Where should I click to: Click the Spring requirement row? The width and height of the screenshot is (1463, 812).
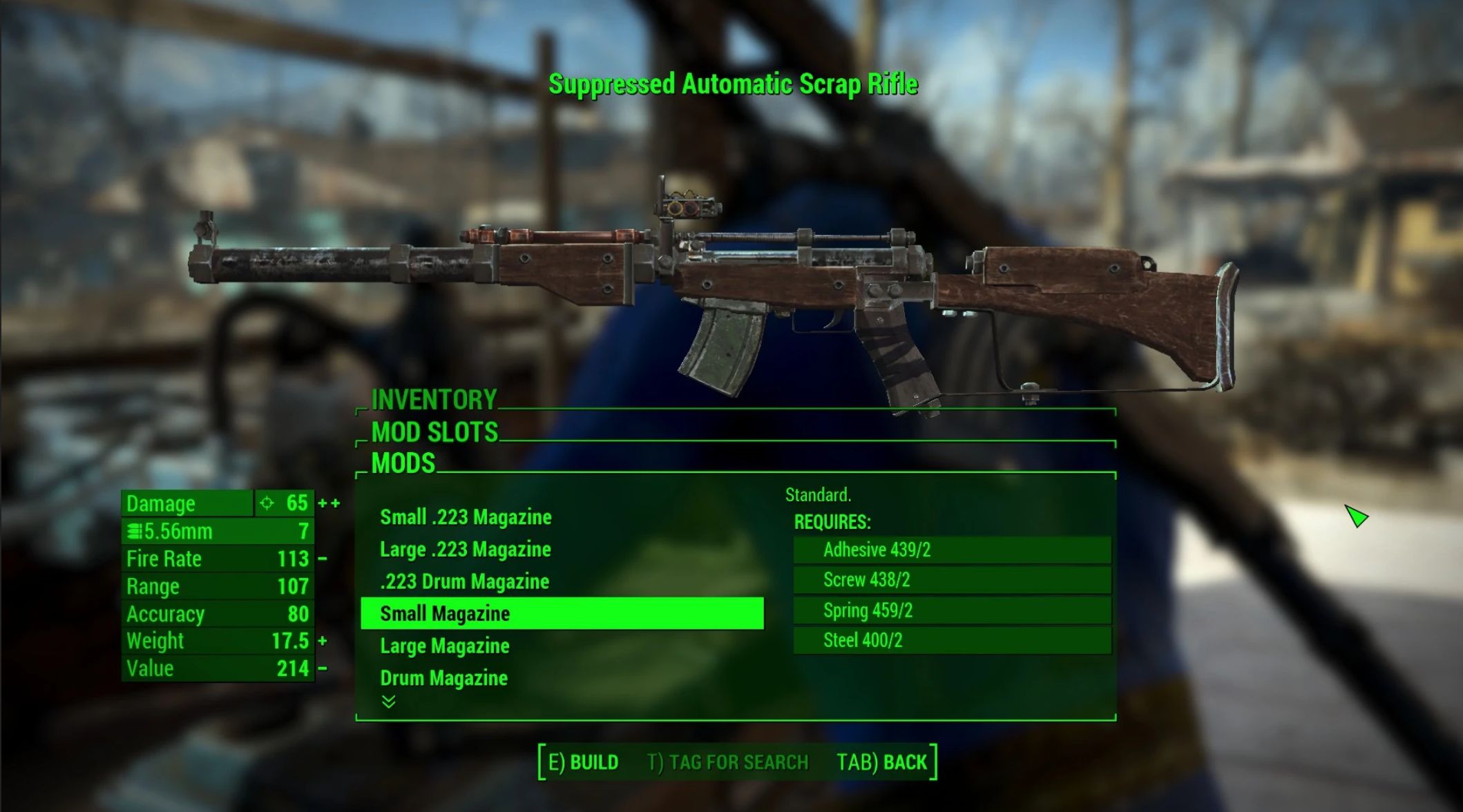951,610
